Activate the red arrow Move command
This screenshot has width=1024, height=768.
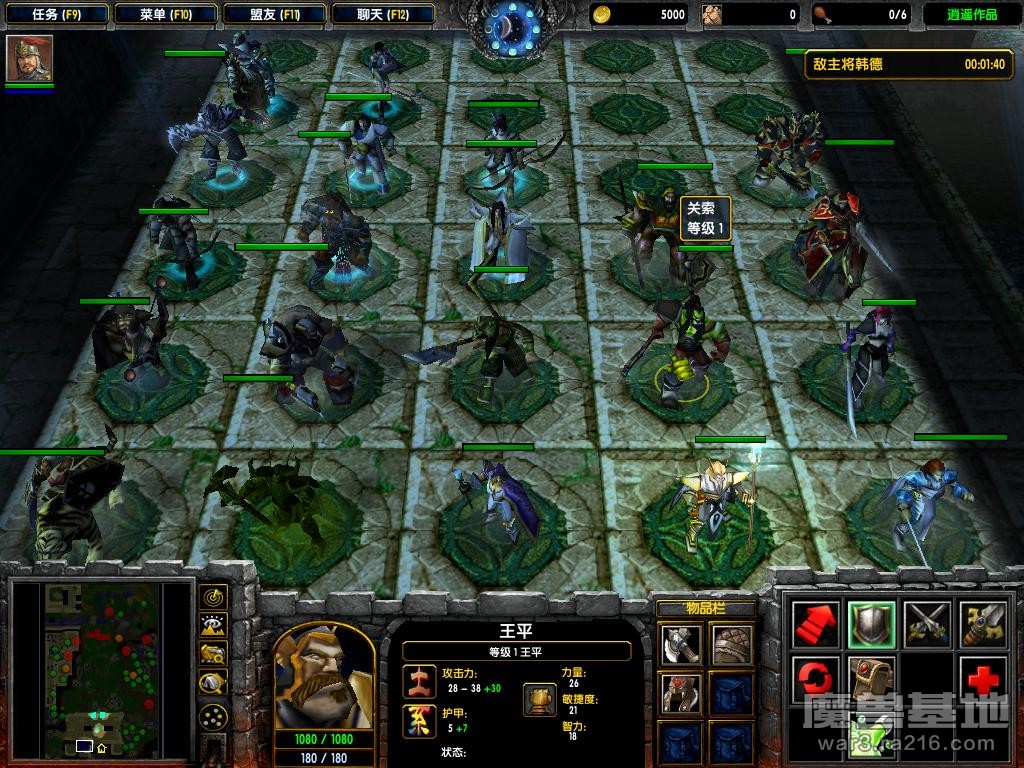(x=815, y=625)
